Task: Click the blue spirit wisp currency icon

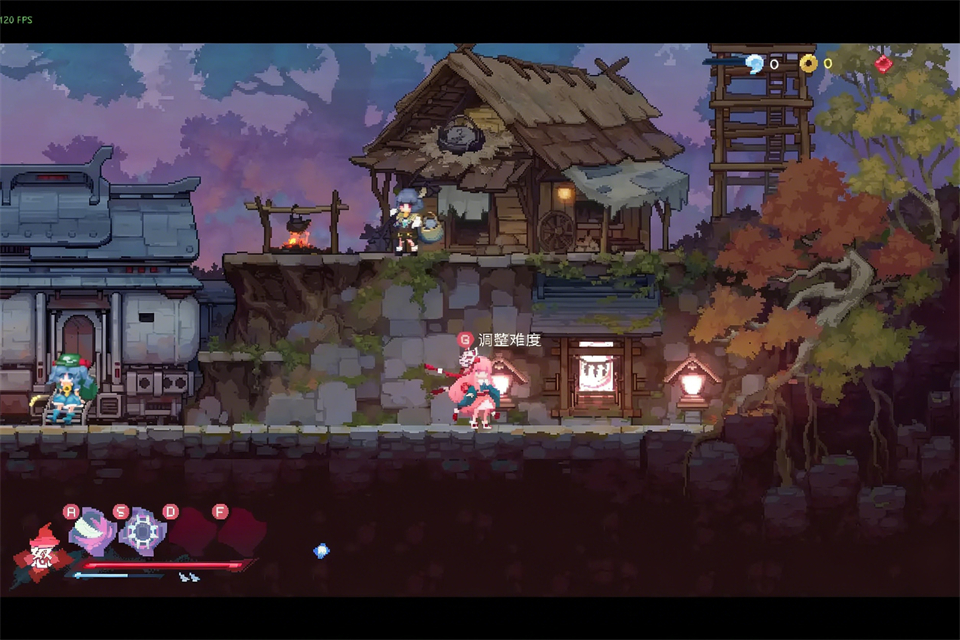Action: point(754,64)
